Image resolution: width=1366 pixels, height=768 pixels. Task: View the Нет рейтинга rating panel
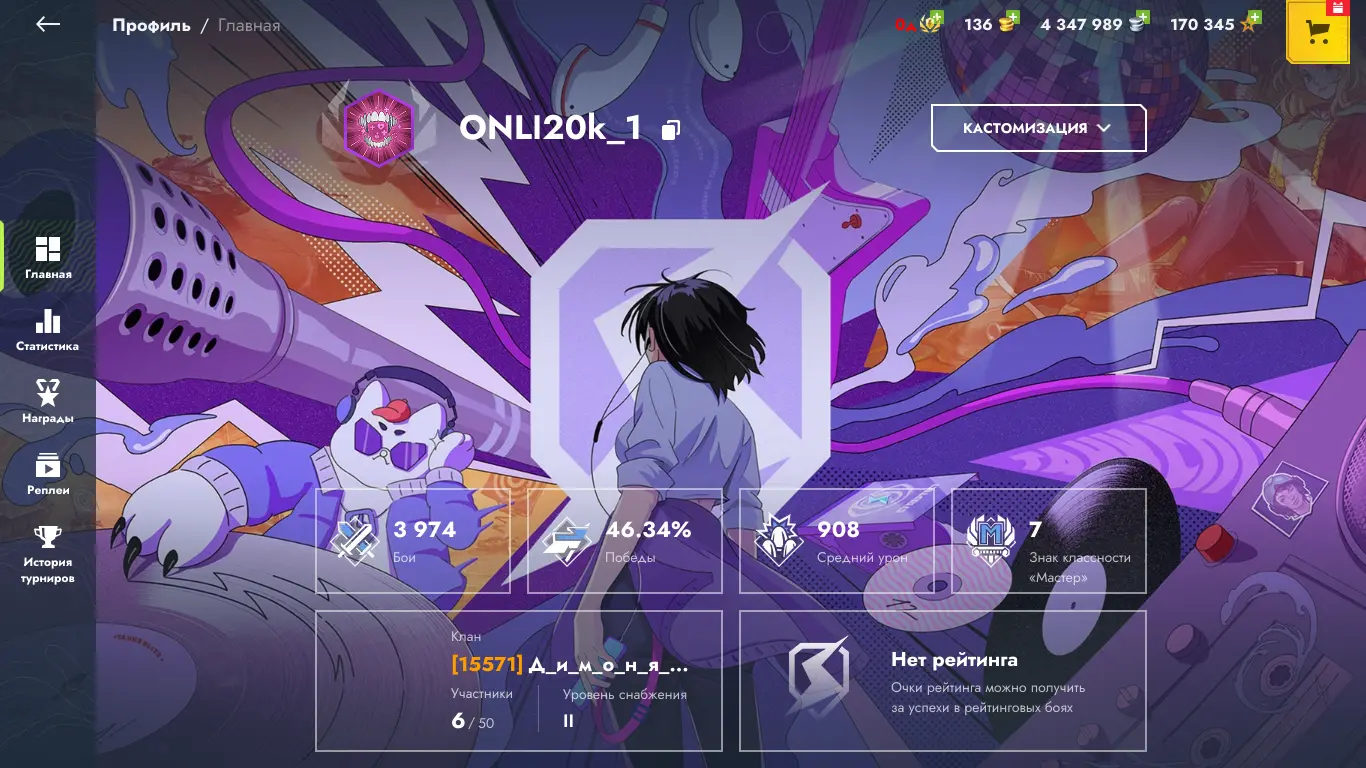(942, 680)
